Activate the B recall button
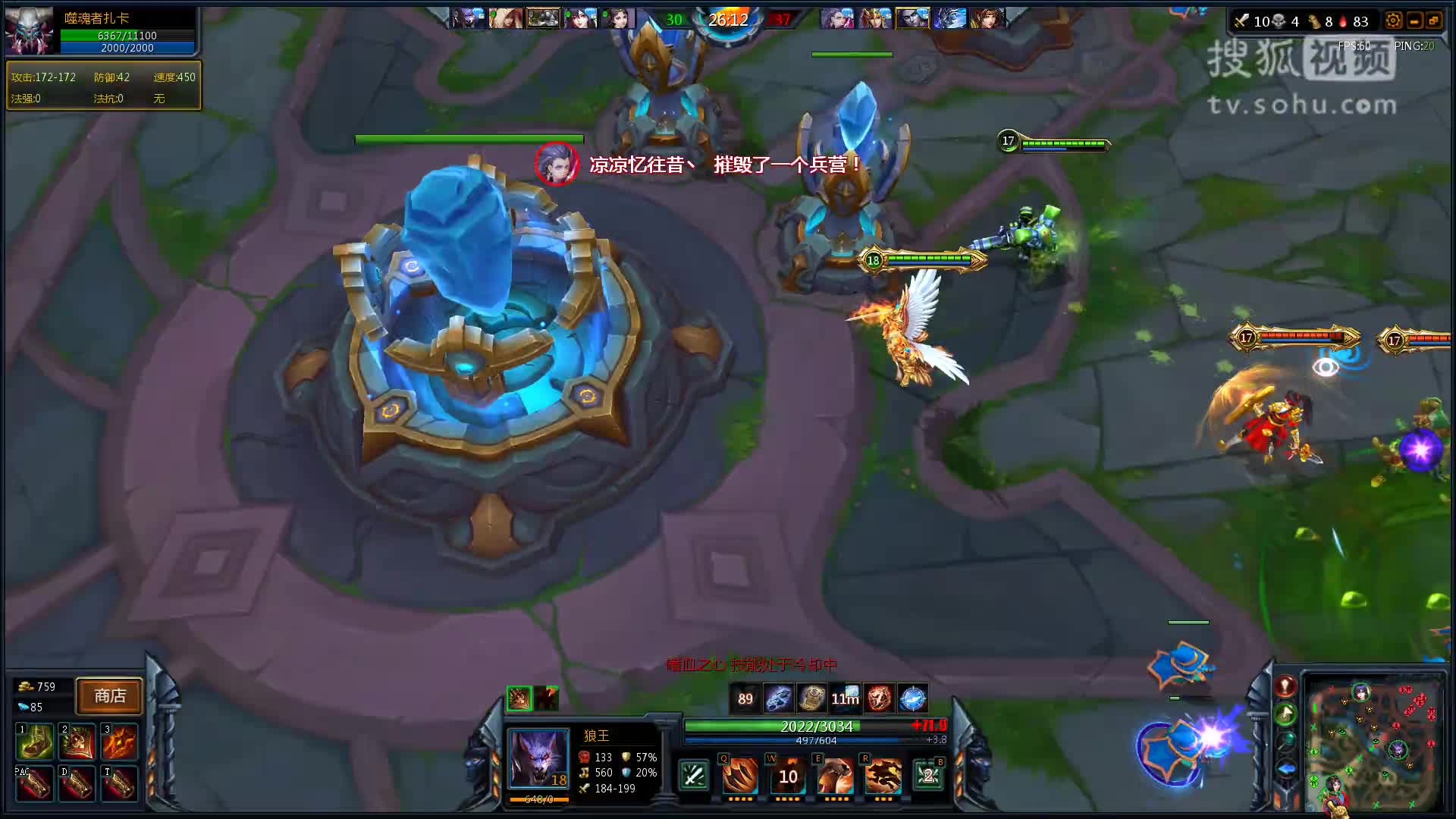The height and width of the screenshot is (819, 1456). [x=929, y=775]
